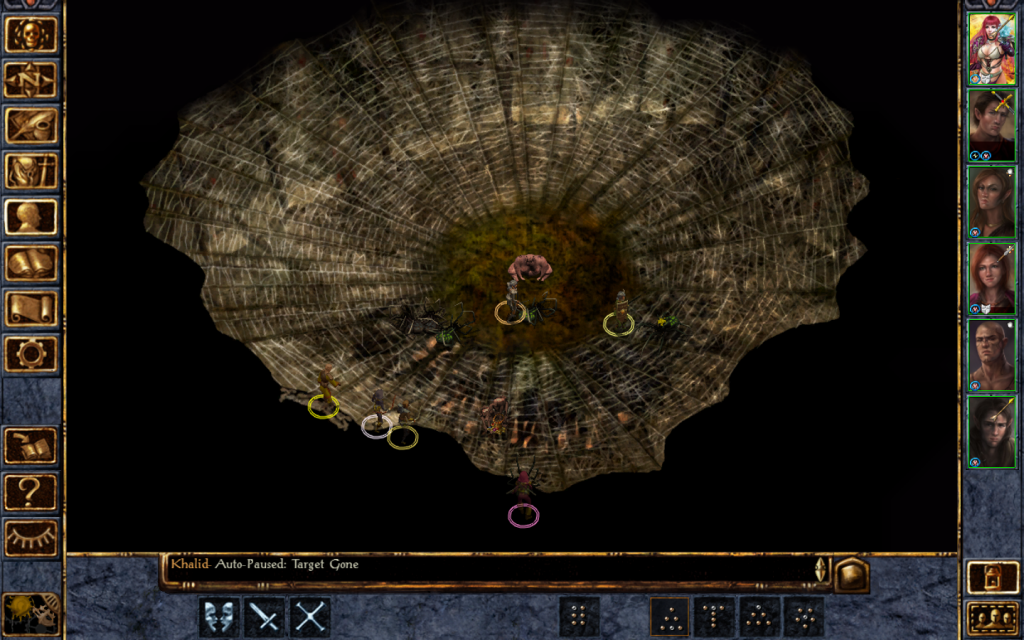Click the question mark help button

[31, 492]
